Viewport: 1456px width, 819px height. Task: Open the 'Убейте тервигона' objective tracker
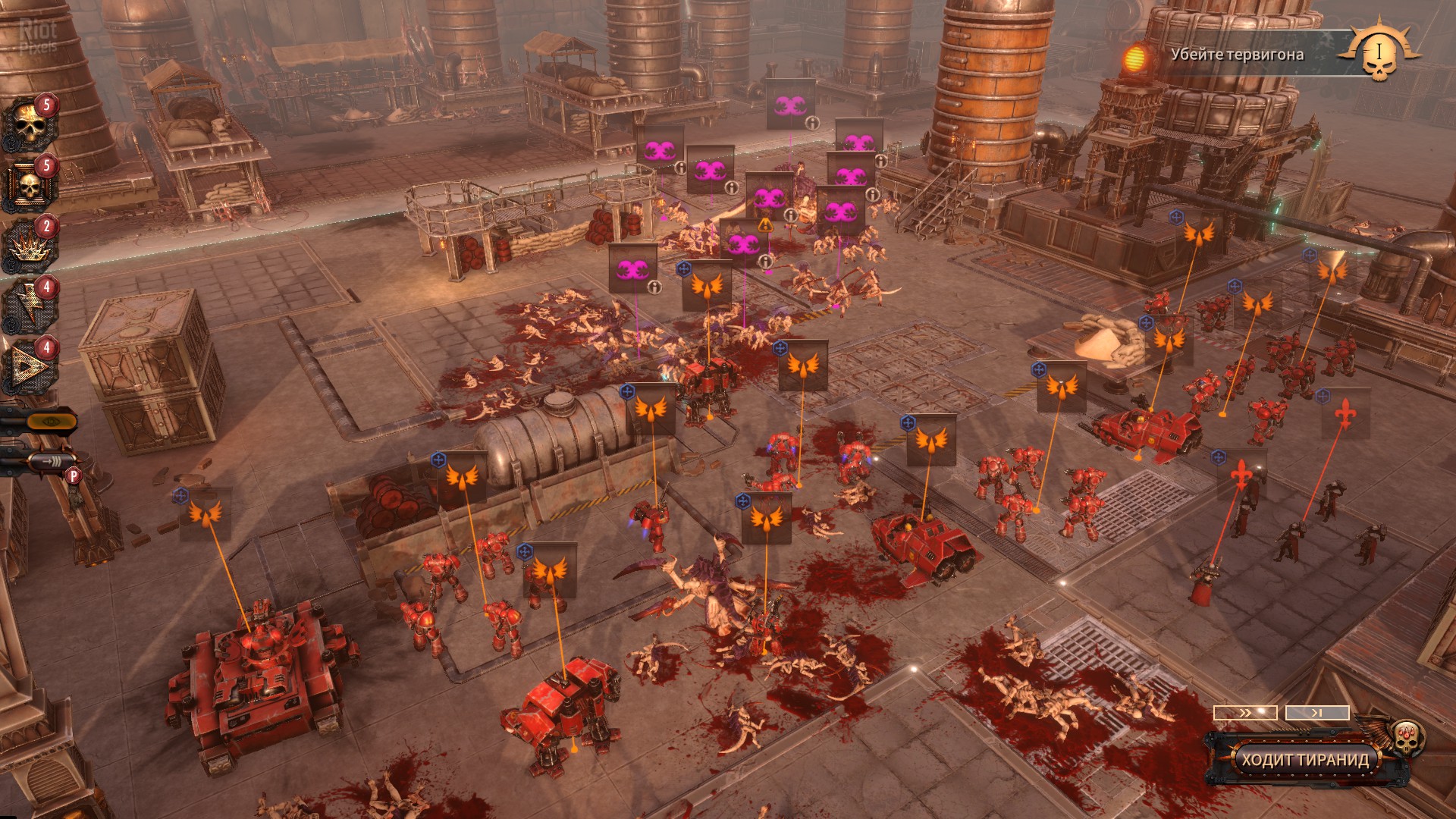pyautogui.click(x=1236, y=55)
